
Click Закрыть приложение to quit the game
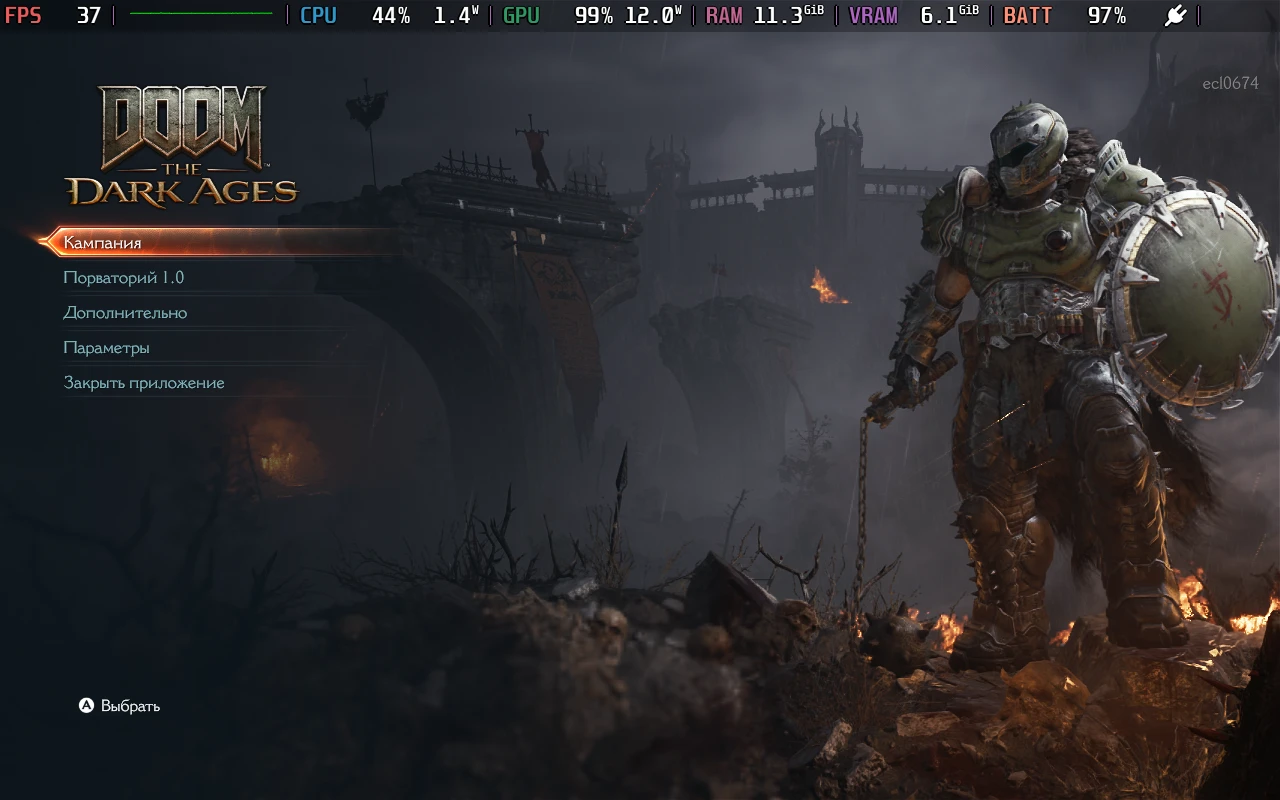[x=143, y=382]
